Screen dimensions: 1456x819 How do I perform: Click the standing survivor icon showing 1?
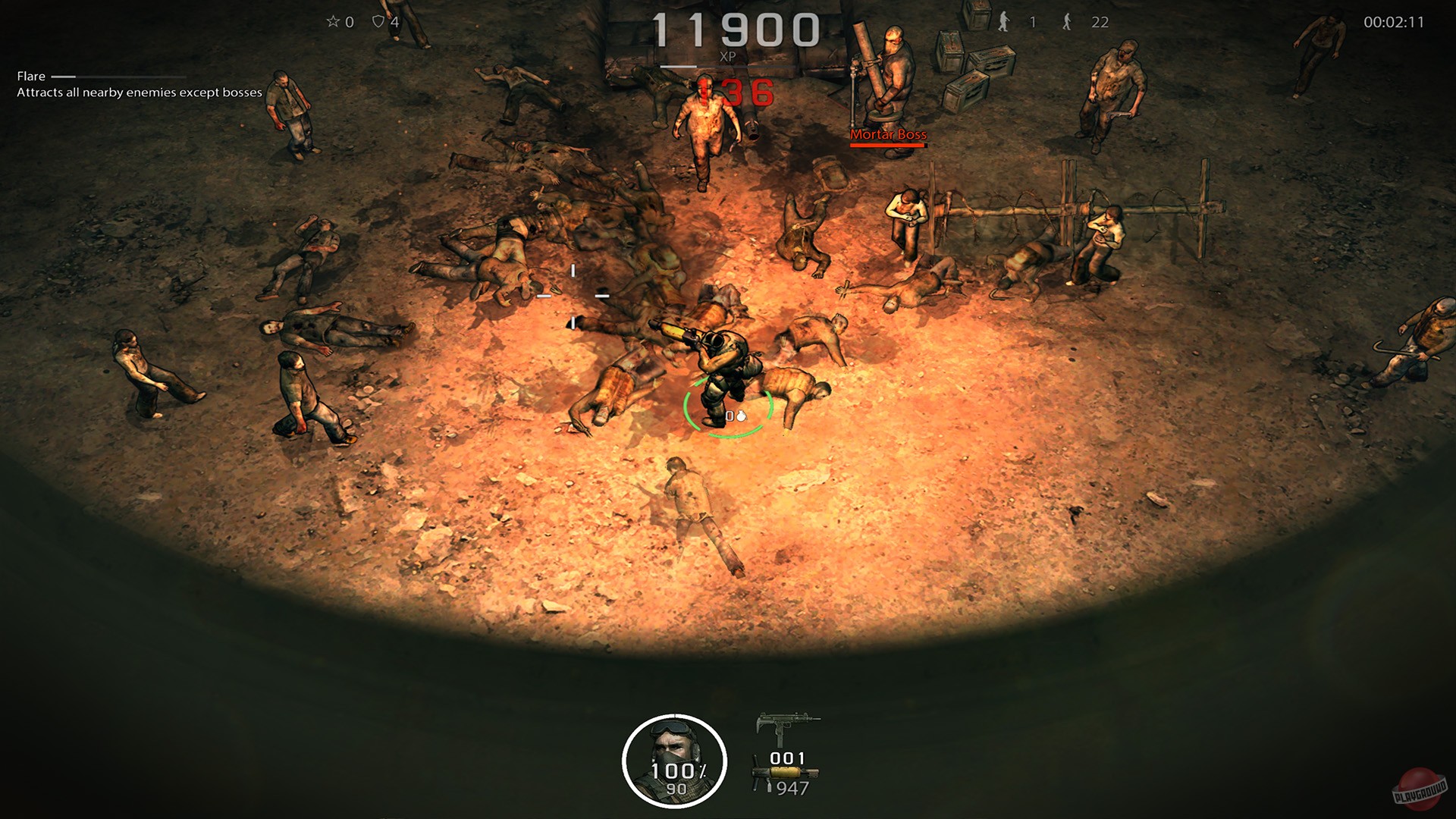coord(1005,23)
